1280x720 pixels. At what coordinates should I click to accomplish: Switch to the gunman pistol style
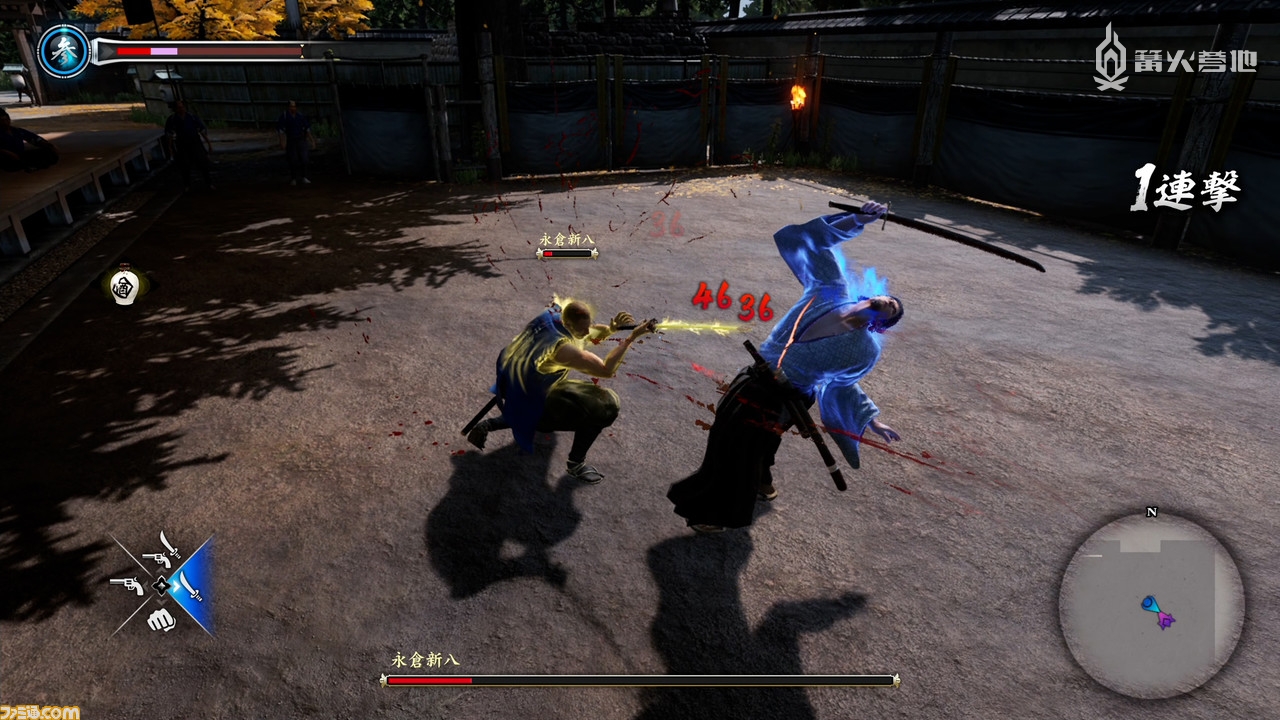pos(127,585)
